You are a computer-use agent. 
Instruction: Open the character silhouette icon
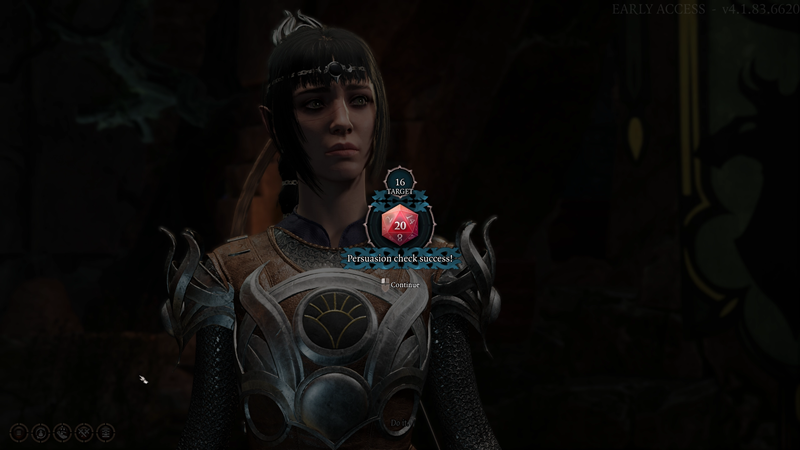pos(40,432)
